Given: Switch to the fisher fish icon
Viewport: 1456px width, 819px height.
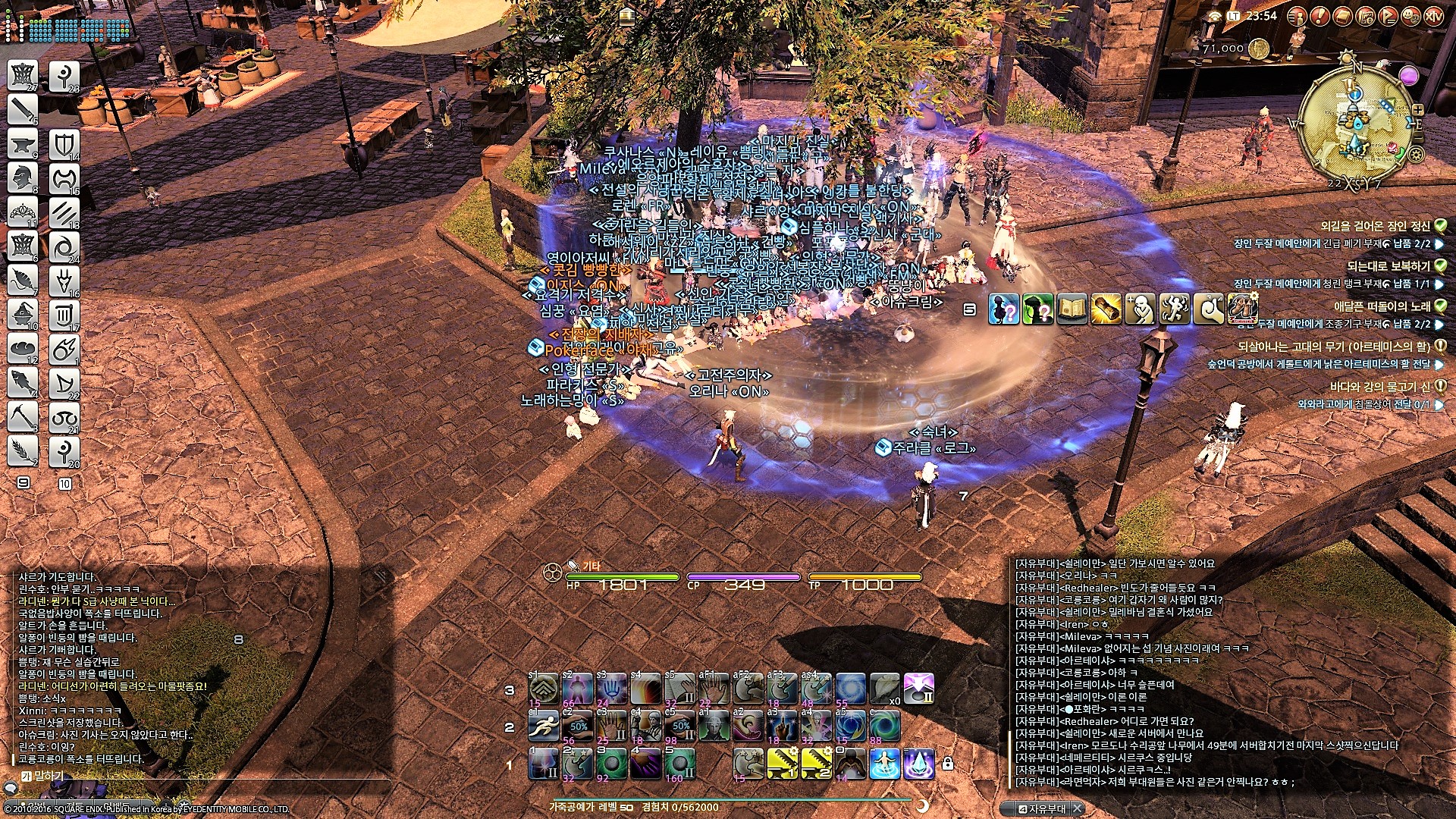Looking at the screenshot, I should pos(23,381).
